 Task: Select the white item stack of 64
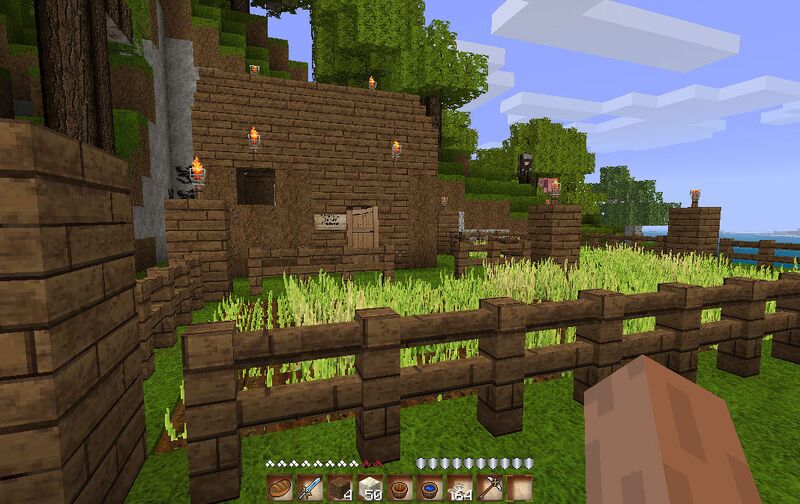(x=459, y=489)
